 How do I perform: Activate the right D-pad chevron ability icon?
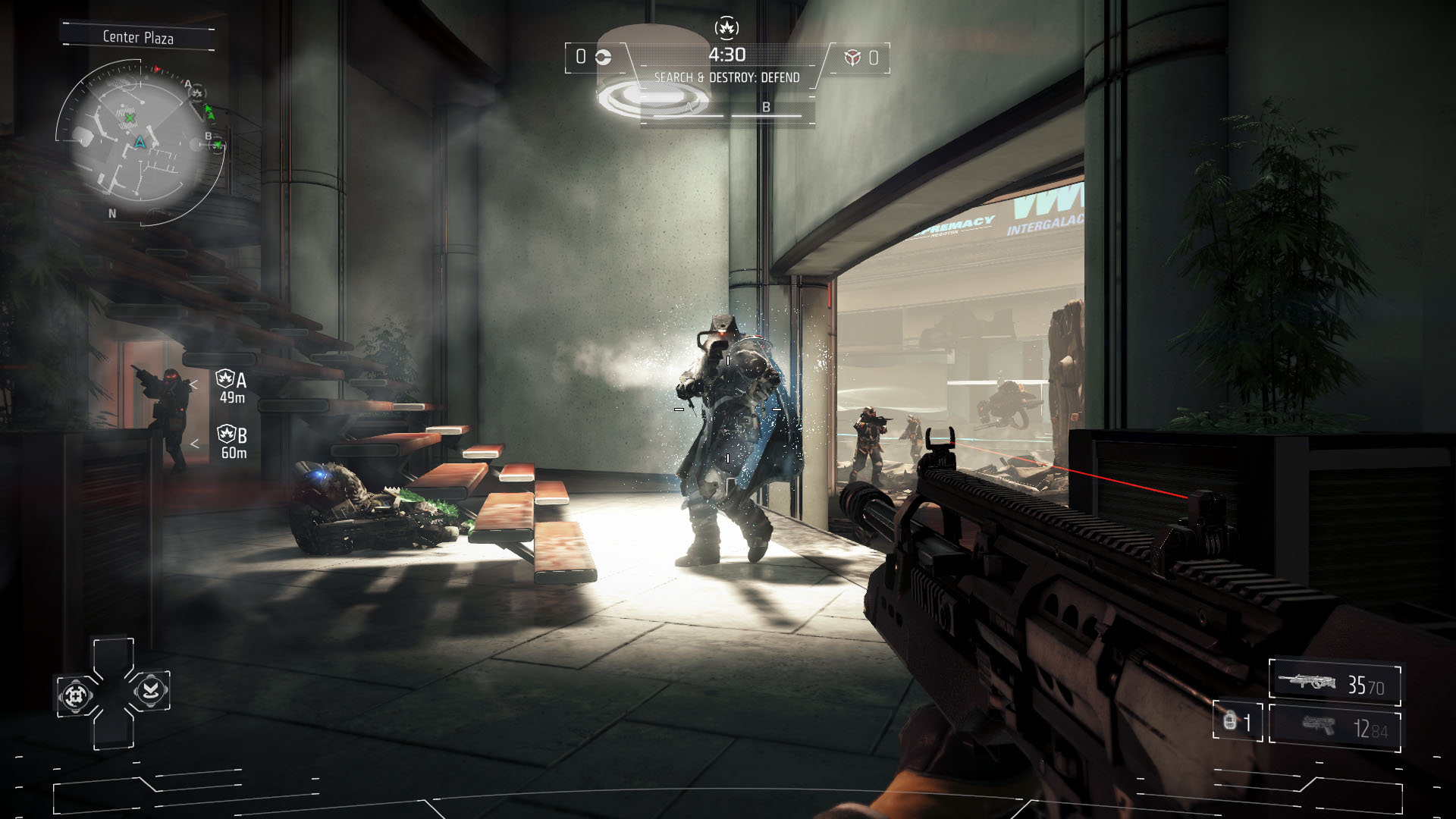pyautogui.click(x=150, y=690)
